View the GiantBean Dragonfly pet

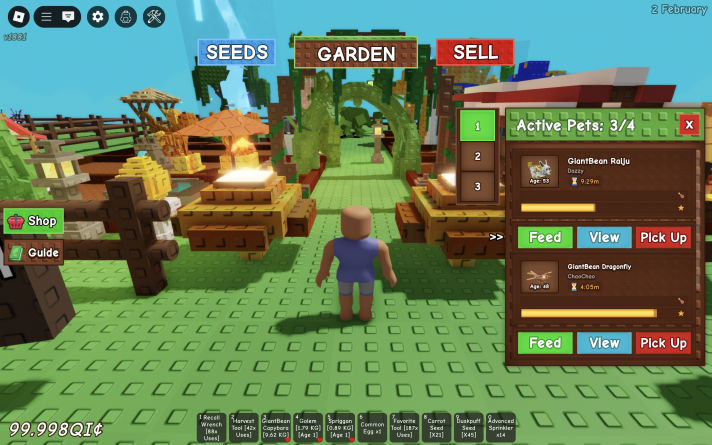point(604,343)
